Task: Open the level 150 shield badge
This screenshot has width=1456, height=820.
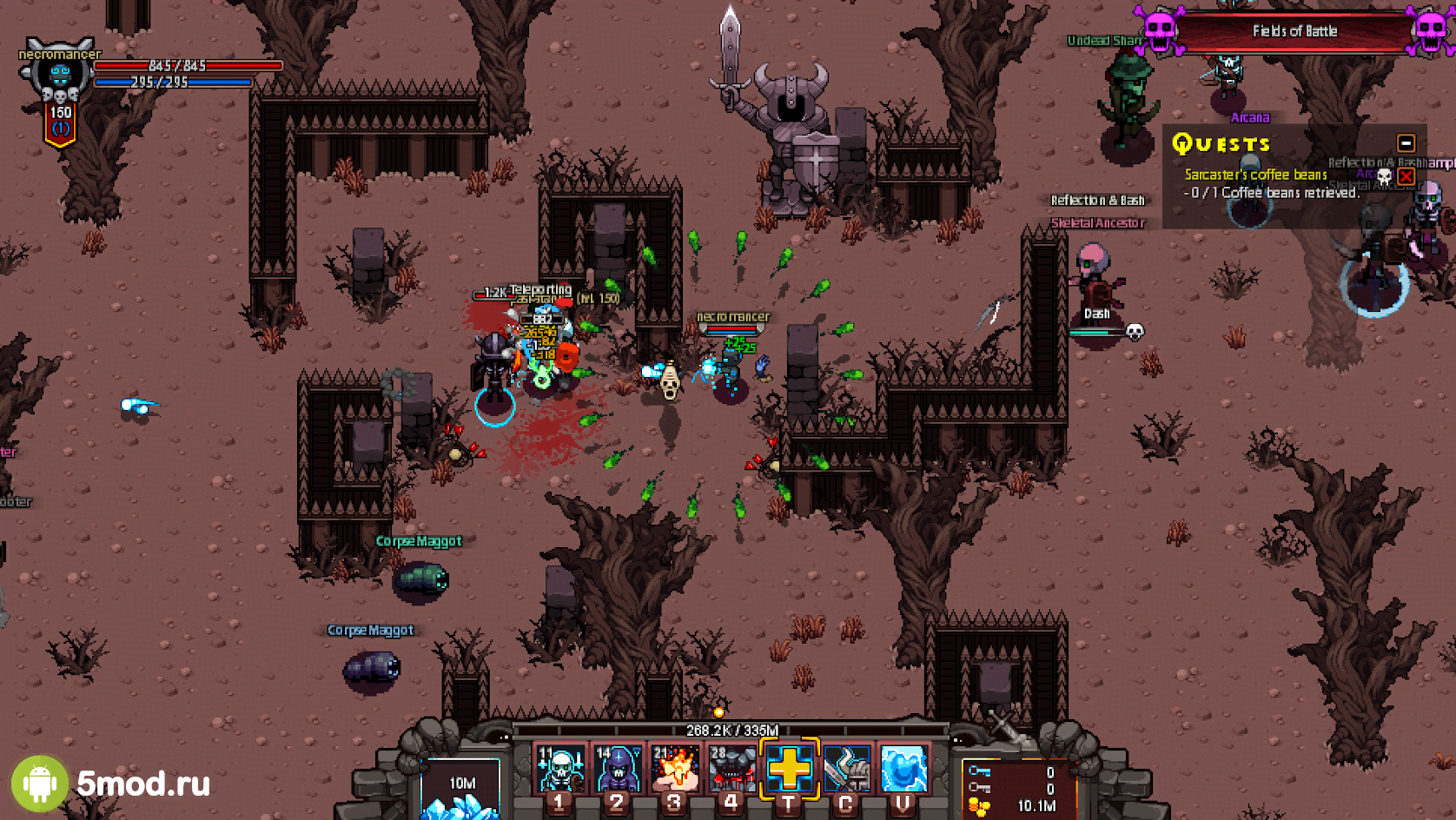Action: (60, 123)
